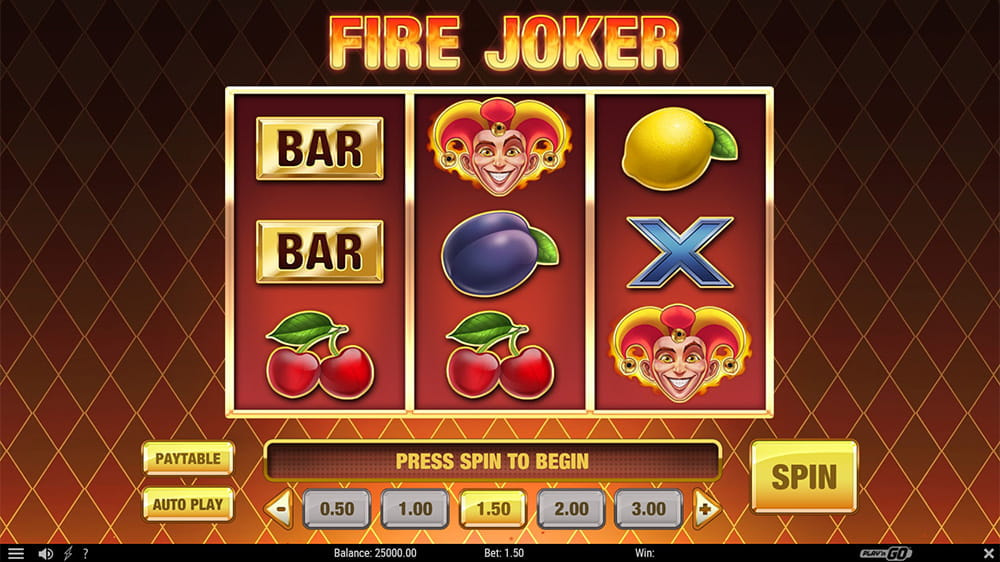The height and width of the screenshot is (562, 1000).
Task: Decrease the bet with the minus arrow
Action: click(279, 508)
